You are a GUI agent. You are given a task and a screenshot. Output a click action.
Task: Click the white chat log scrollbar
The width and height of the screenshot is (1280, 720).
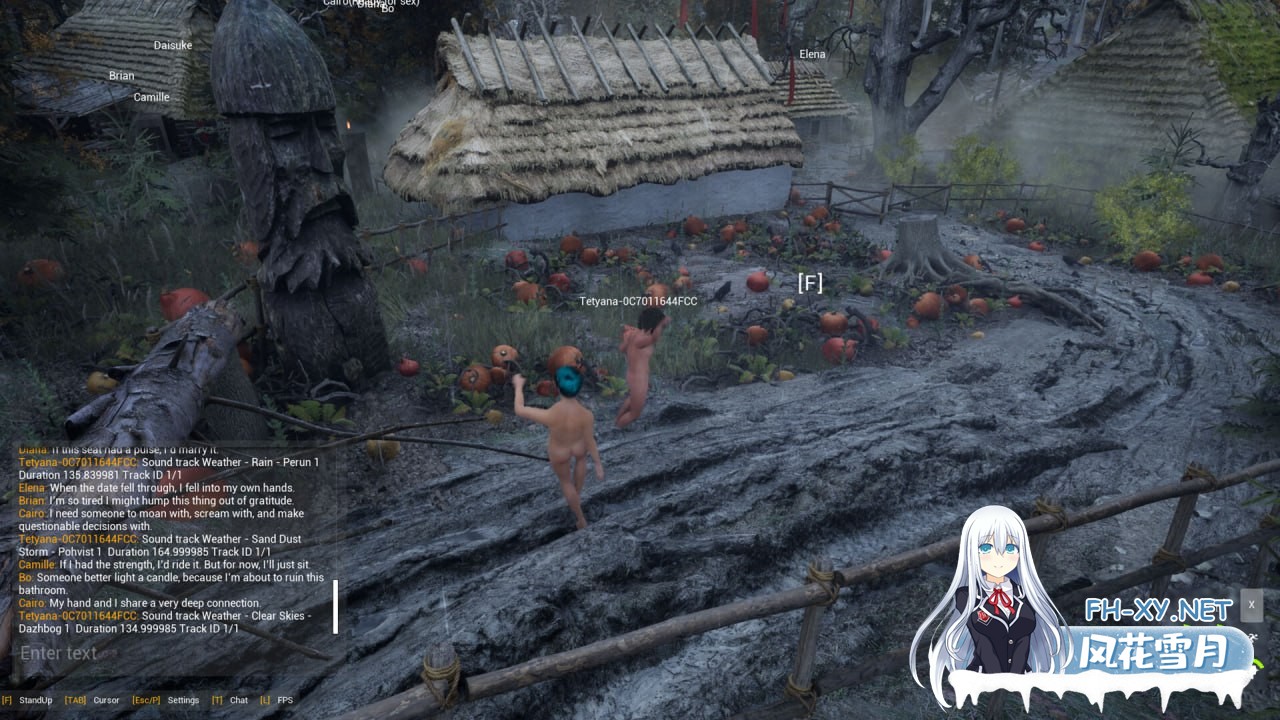tap(335, 606)
